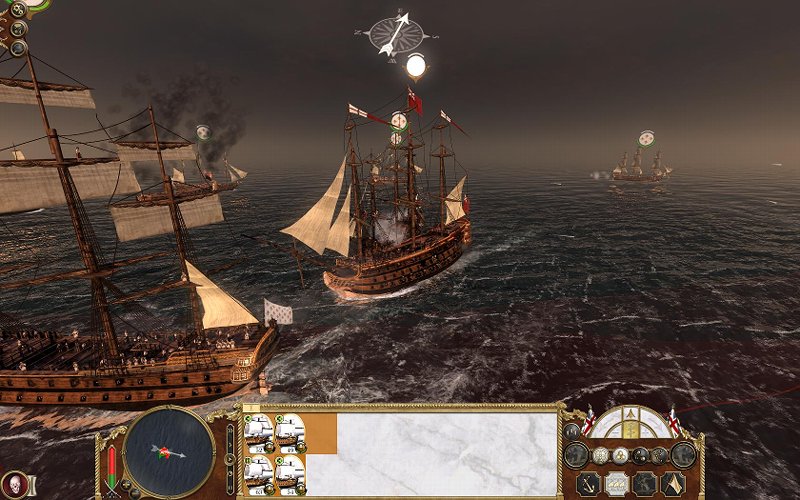Select the bottom-left ship unit card

[x=259, y=472]
